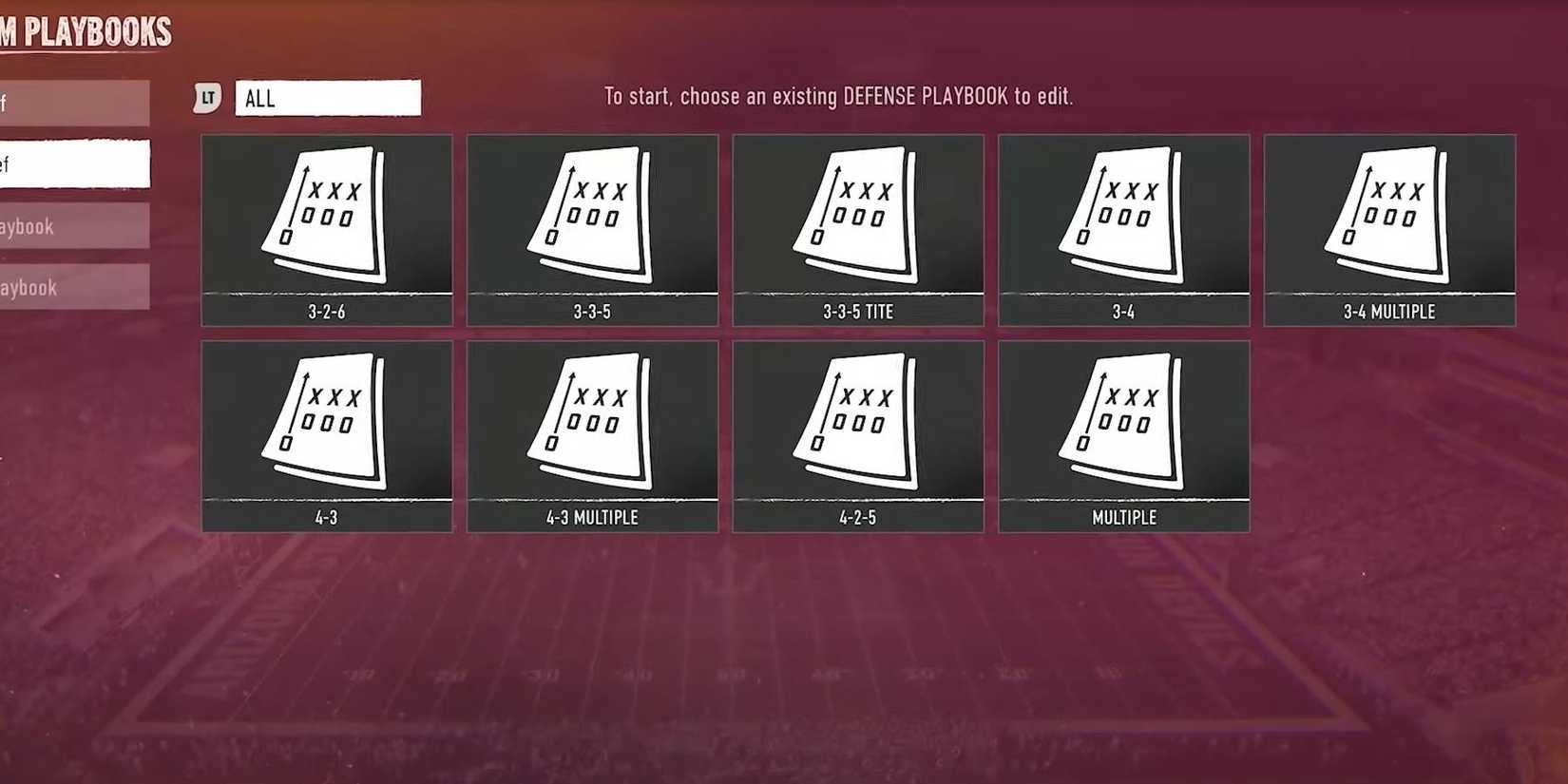1568x784 pixels.
Task: Choose the 3-4 defense playbook icon
Action: [1123, 228]
